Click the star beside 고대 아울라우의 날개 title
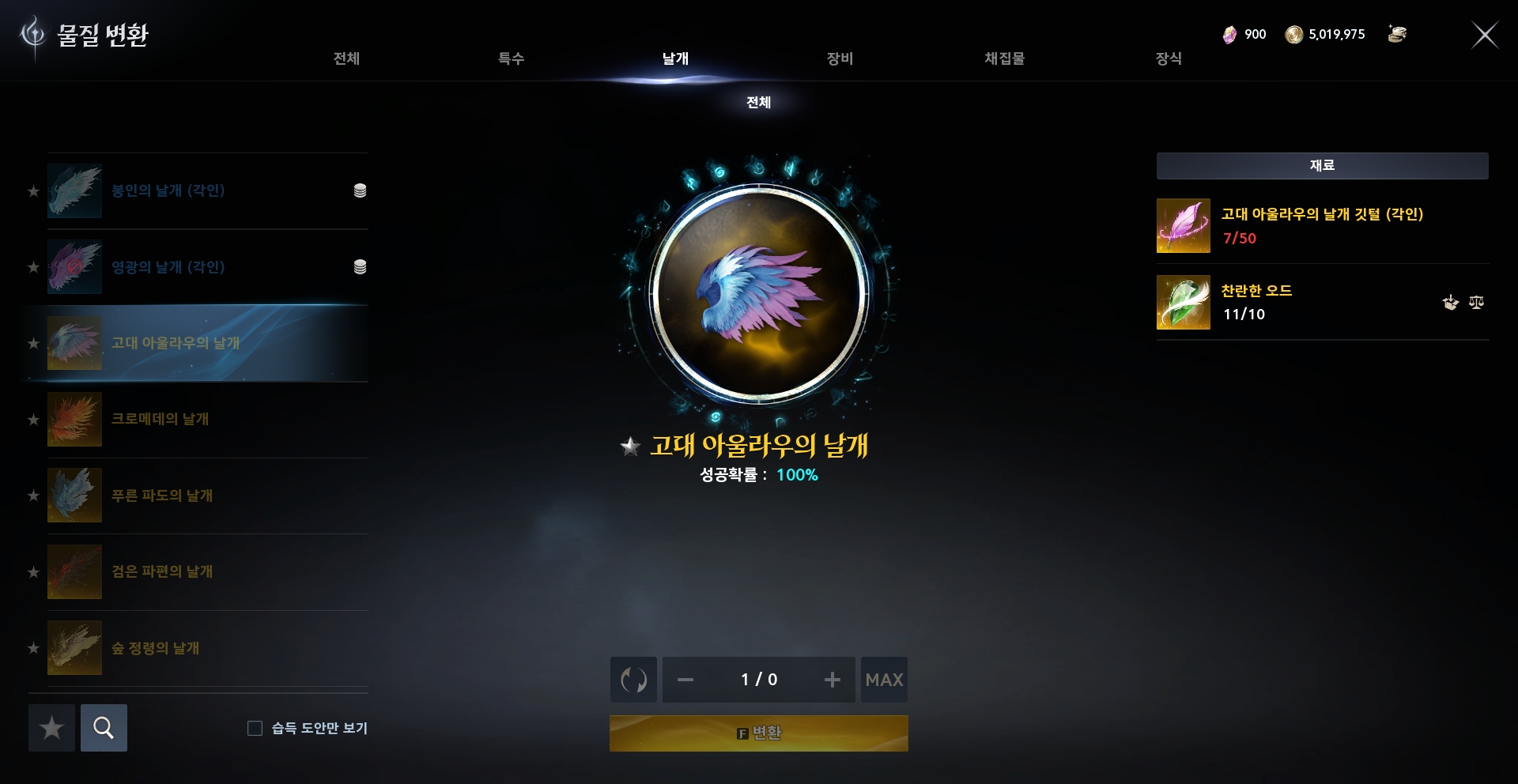This screenshot has height=784, width=1518. 630,446
